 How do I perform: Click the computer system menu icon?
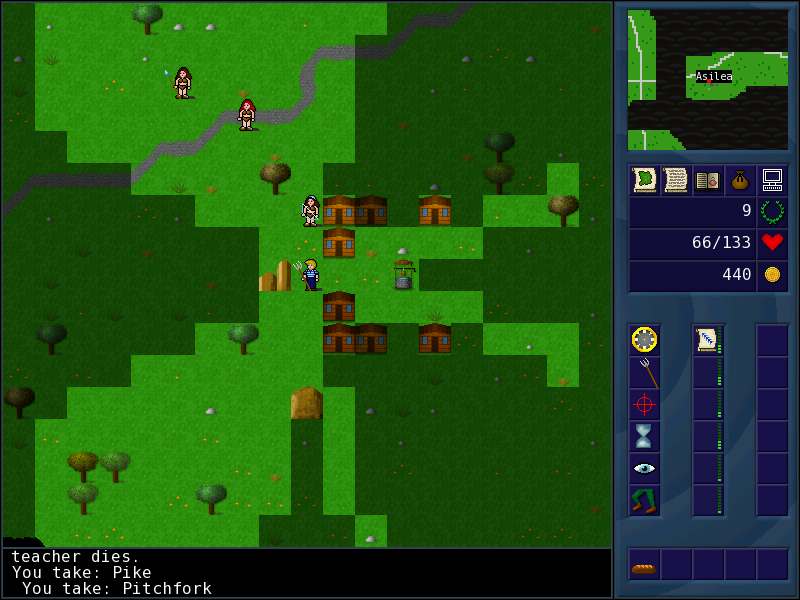pos(772,180)
